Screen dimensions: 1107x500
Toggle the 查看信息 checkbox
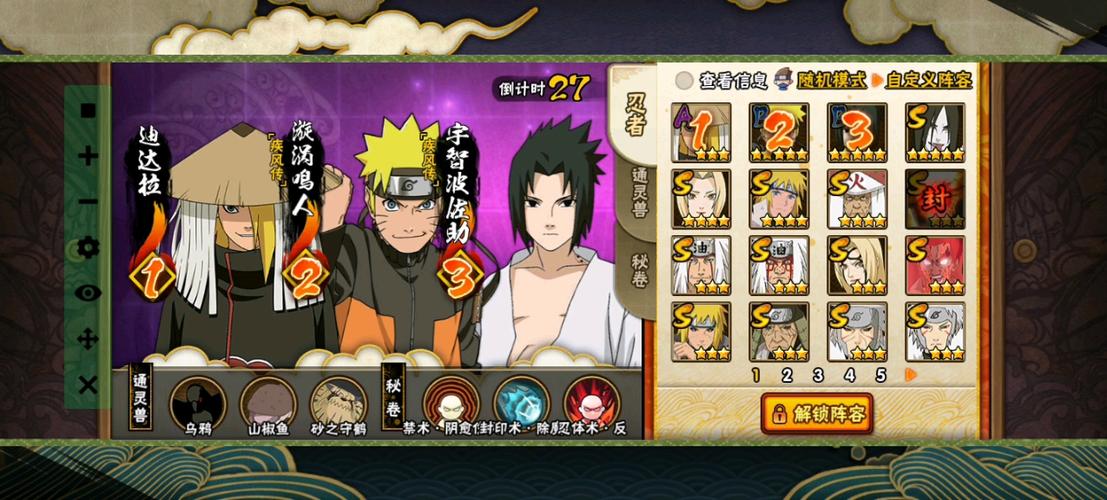point(684,80)
